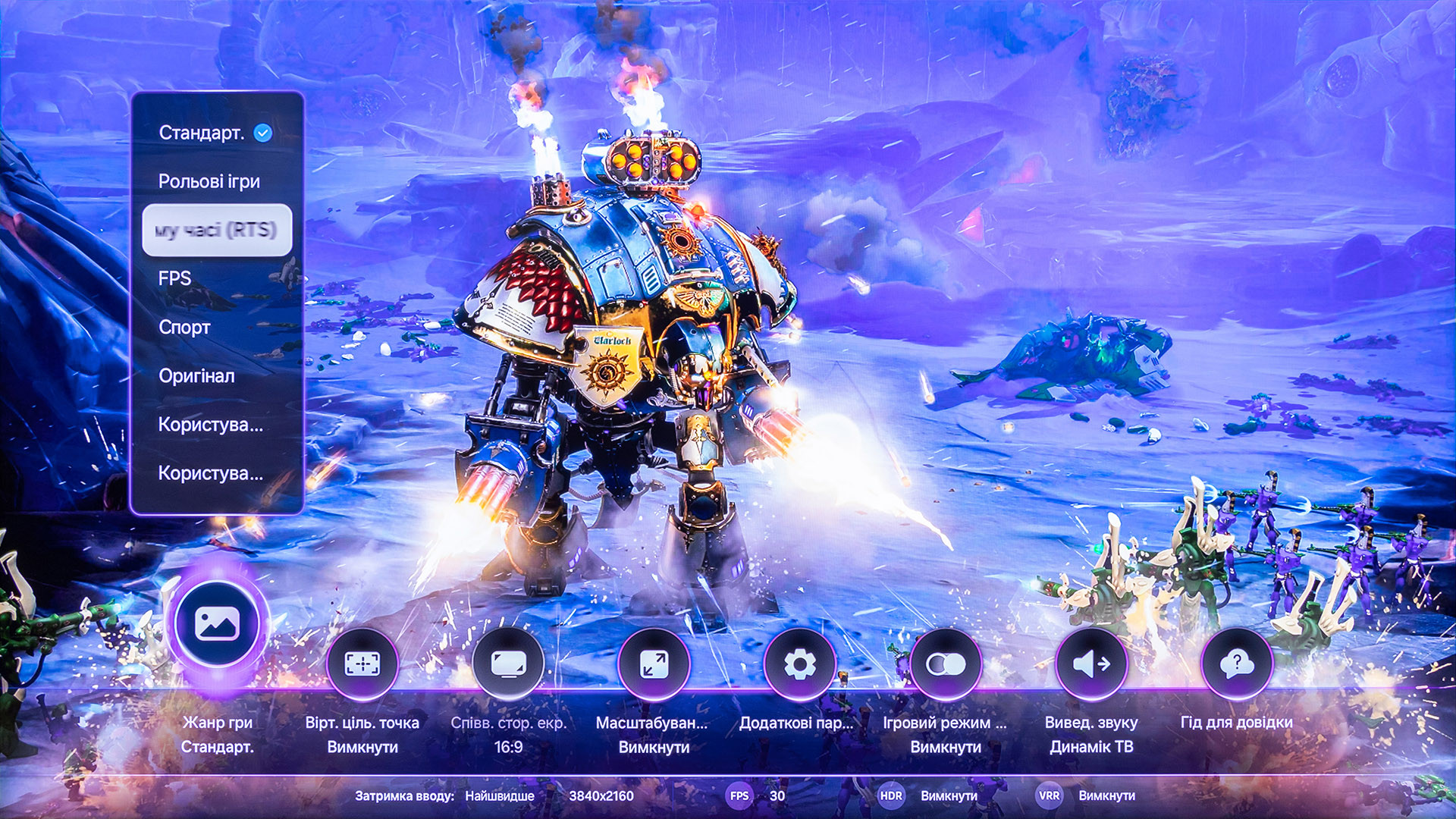Select the Спорт genre option

coord(184,328)
